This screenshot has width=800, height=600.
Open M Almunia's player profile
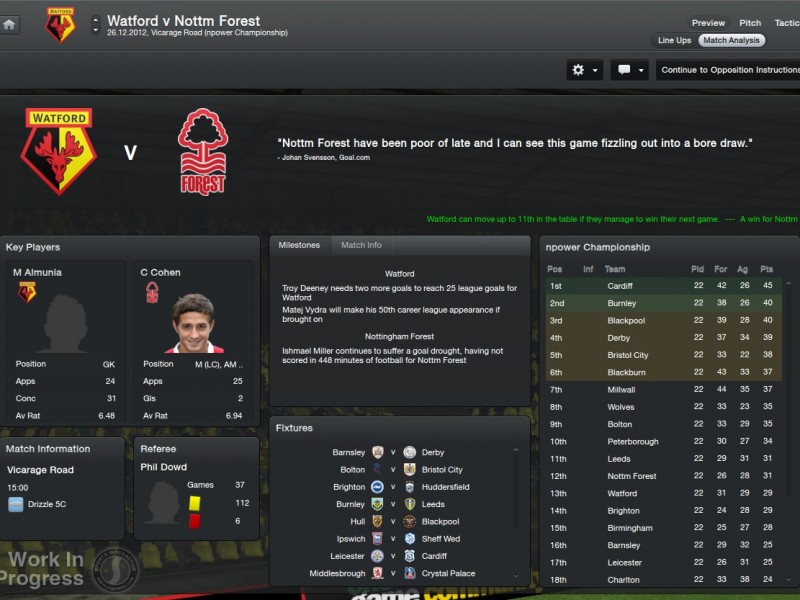point(36,272)
